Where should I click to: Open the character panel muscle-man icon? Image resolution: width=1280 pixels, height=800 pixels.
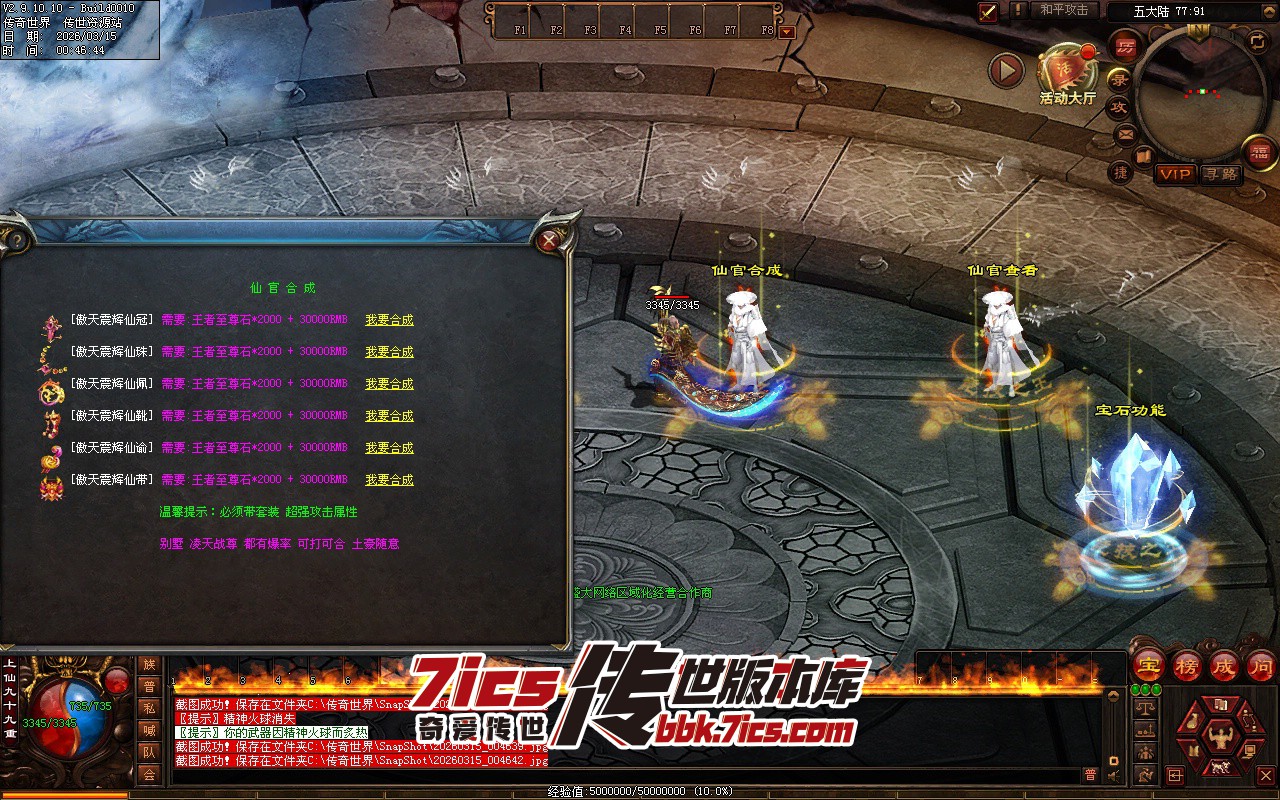tap(1219, 739)
